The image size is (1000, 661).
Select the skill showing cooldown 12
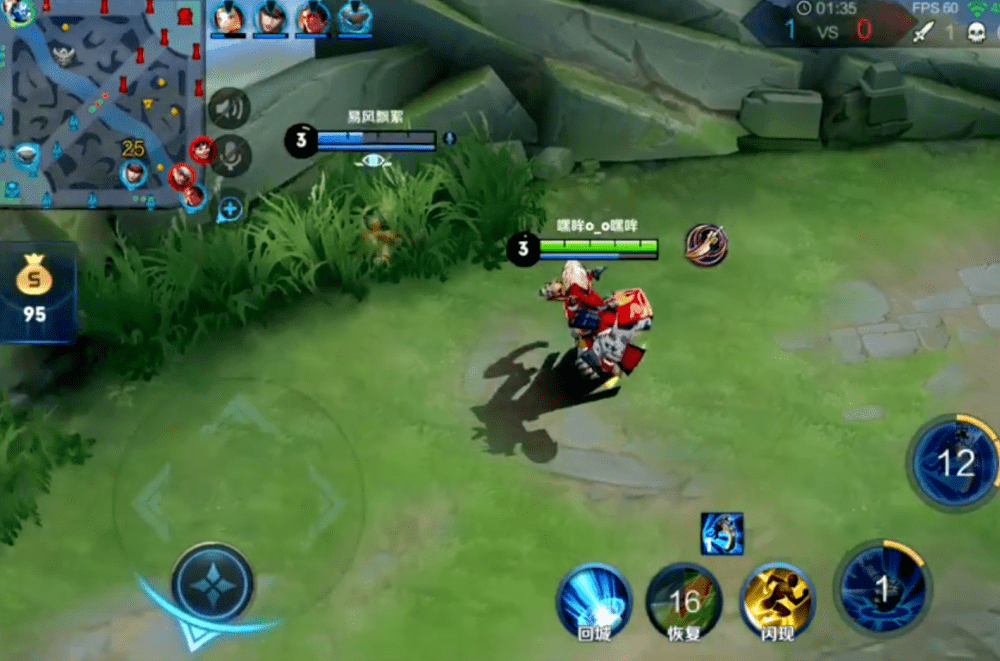[x=955, y=464]
